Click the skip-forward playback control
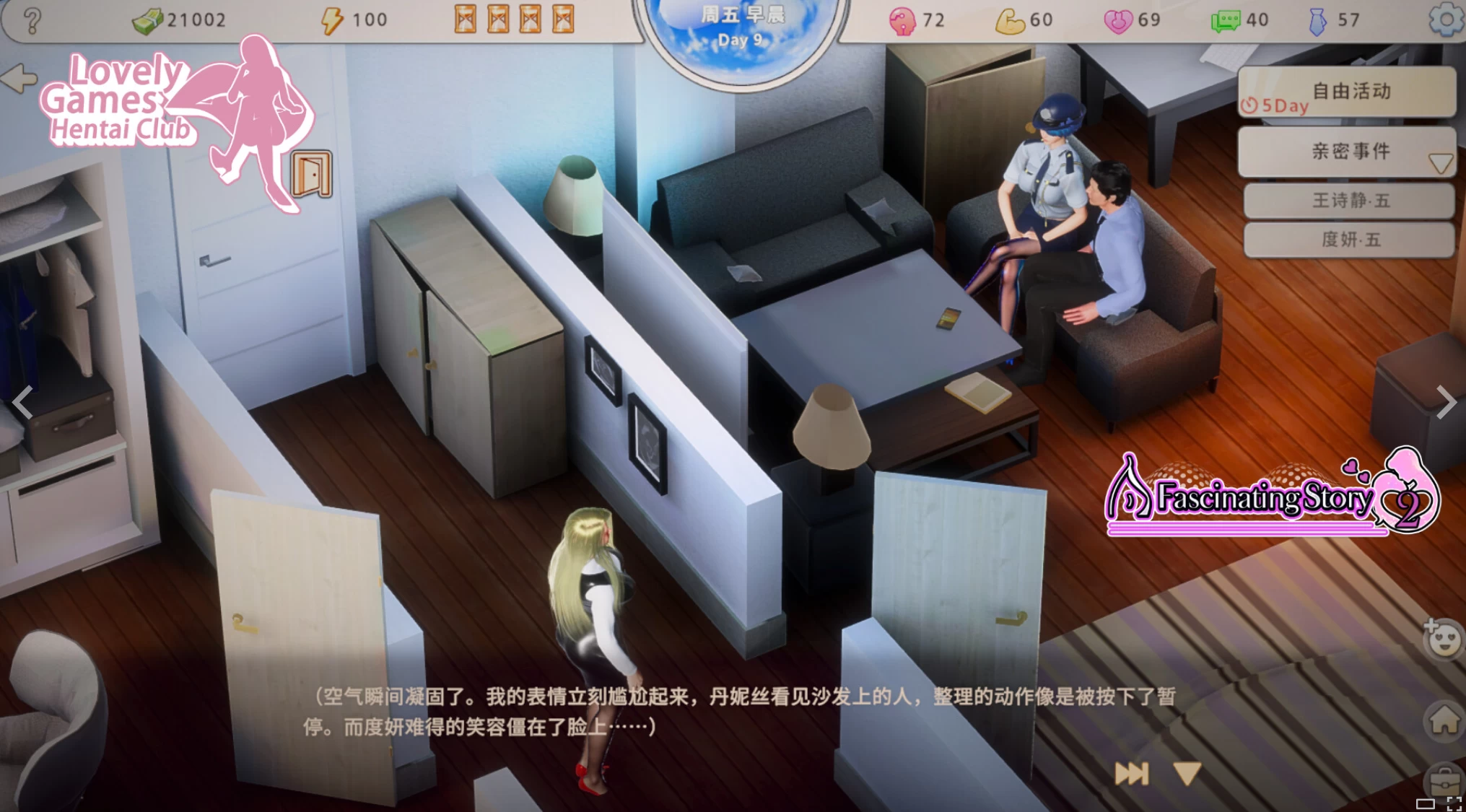Screen dimensions: 1466x812 (x=1133, y=774)
